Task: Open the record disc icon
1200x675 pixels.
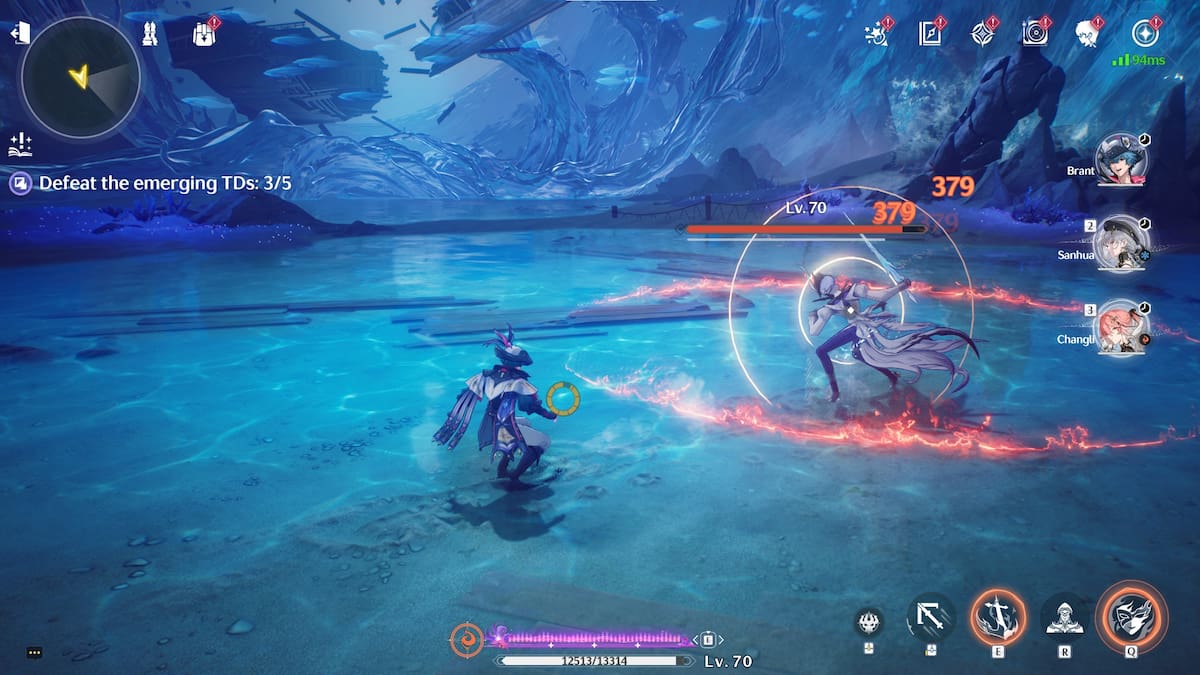Action: click(1037, 33)
